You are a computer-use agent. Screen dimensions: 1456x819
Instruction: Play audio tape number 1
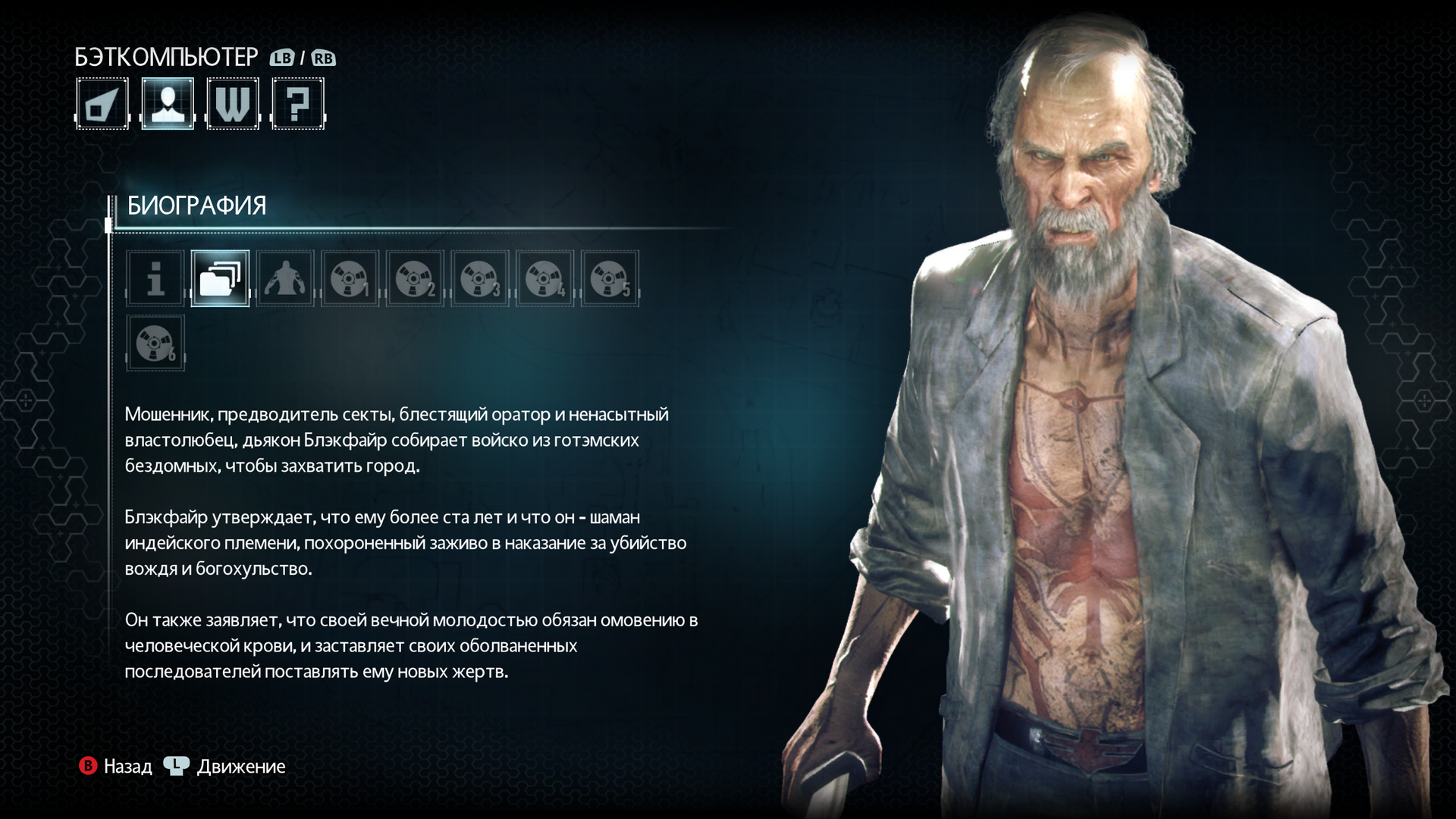[350, 278]
